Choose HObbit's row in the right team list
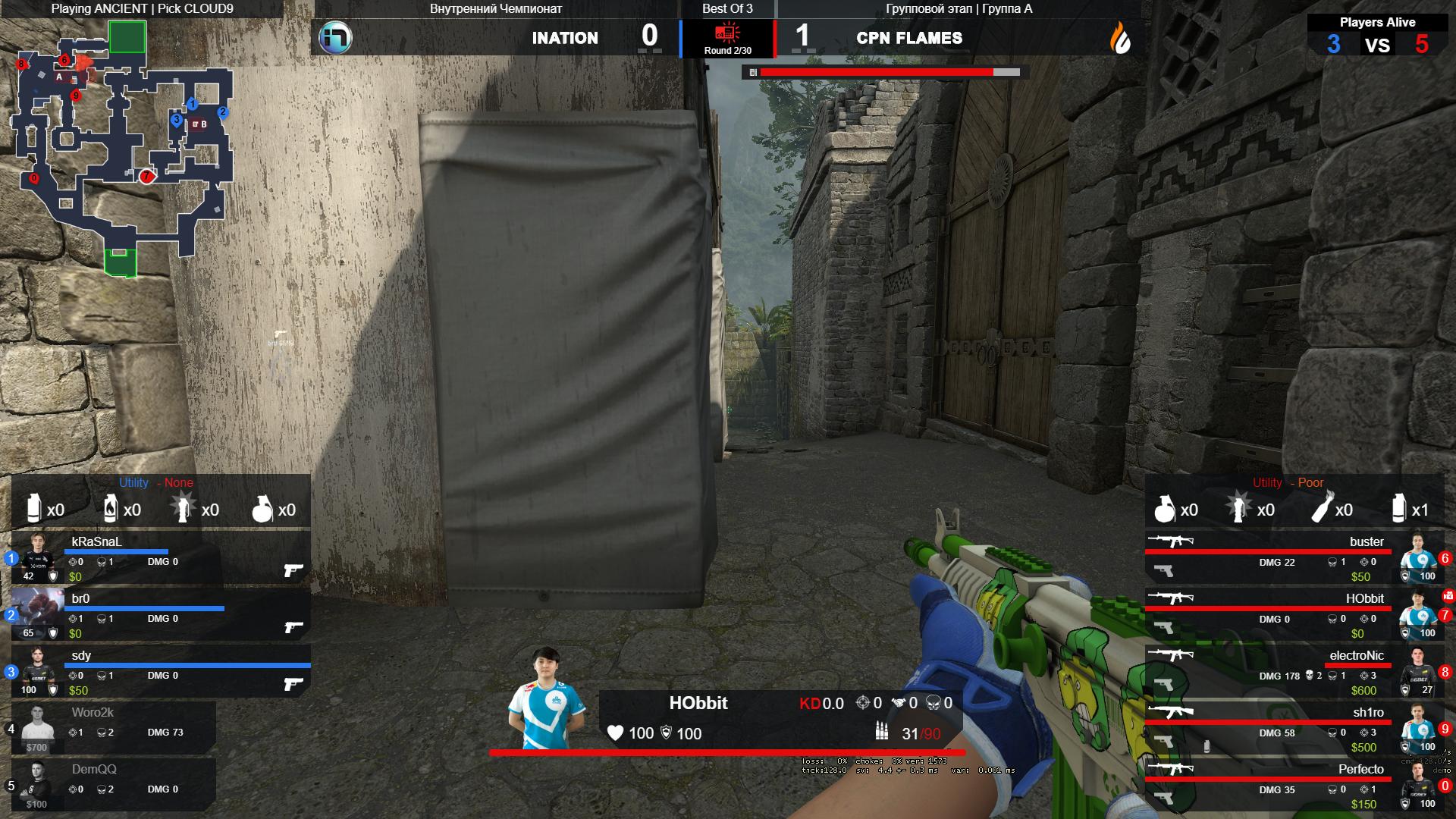 click(1293, 614)
